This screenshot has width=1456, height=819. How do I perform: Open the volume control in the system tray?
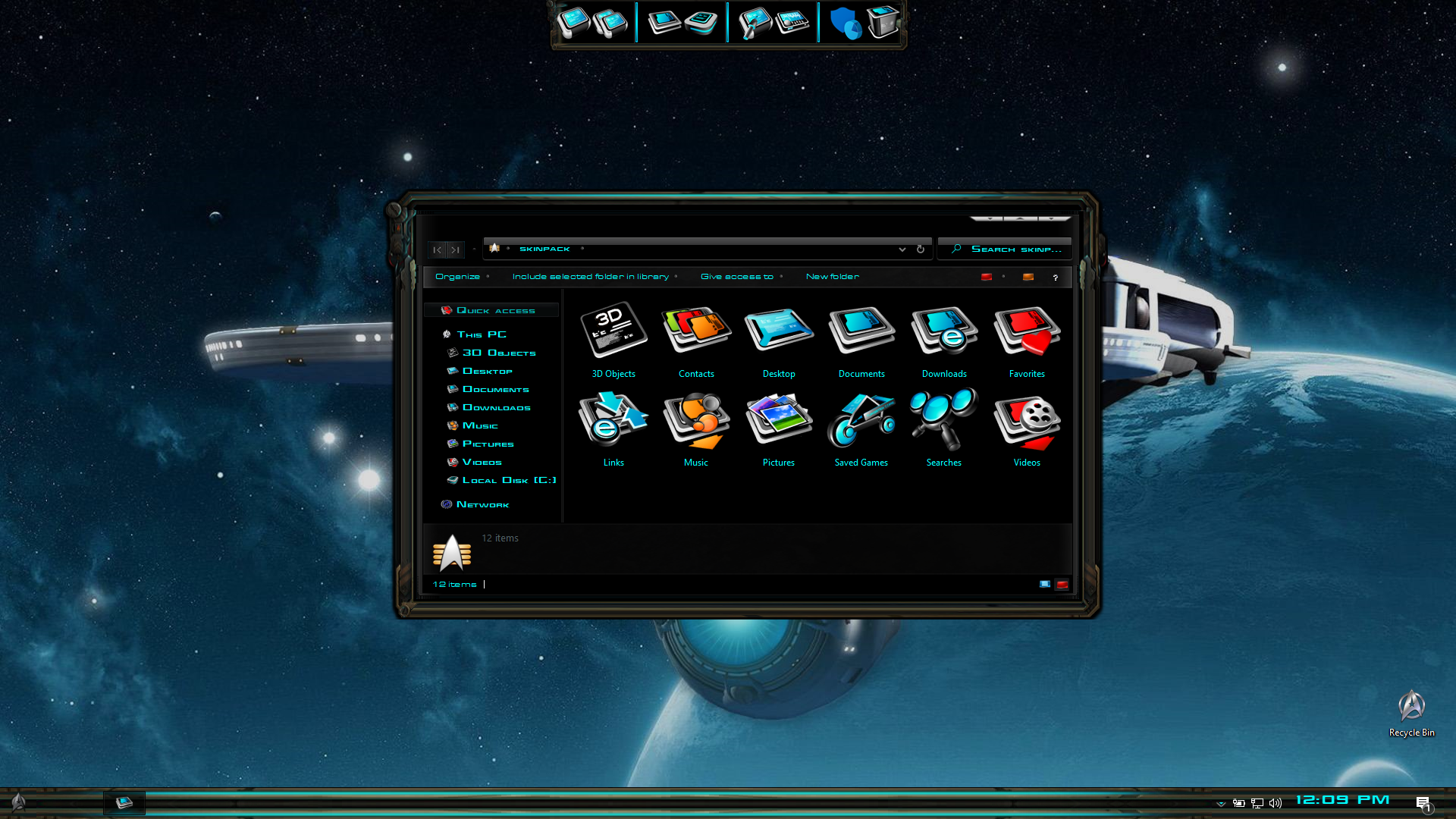1276,803
